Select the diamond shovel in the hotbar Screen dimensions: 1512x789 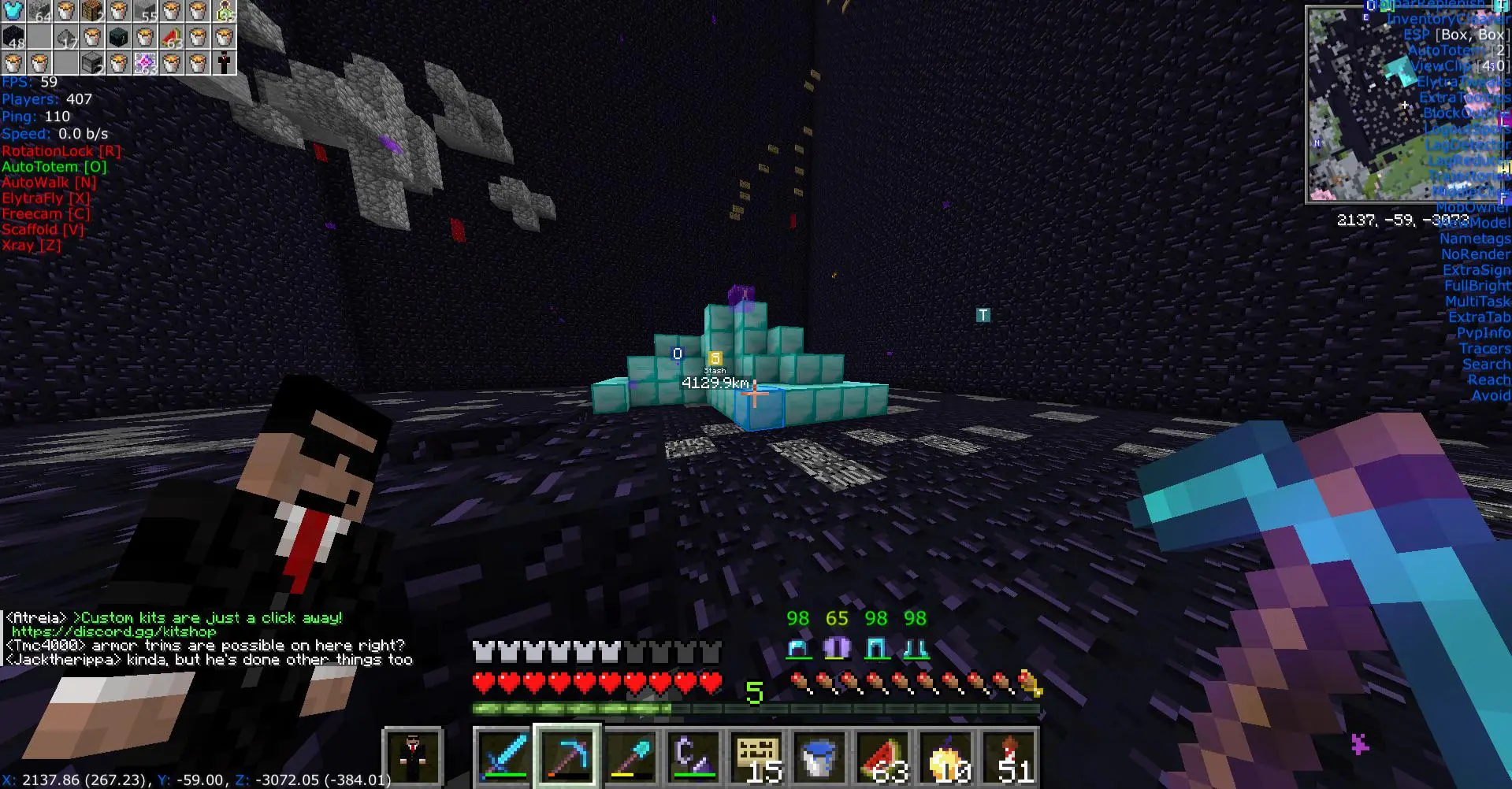point(631,754)
